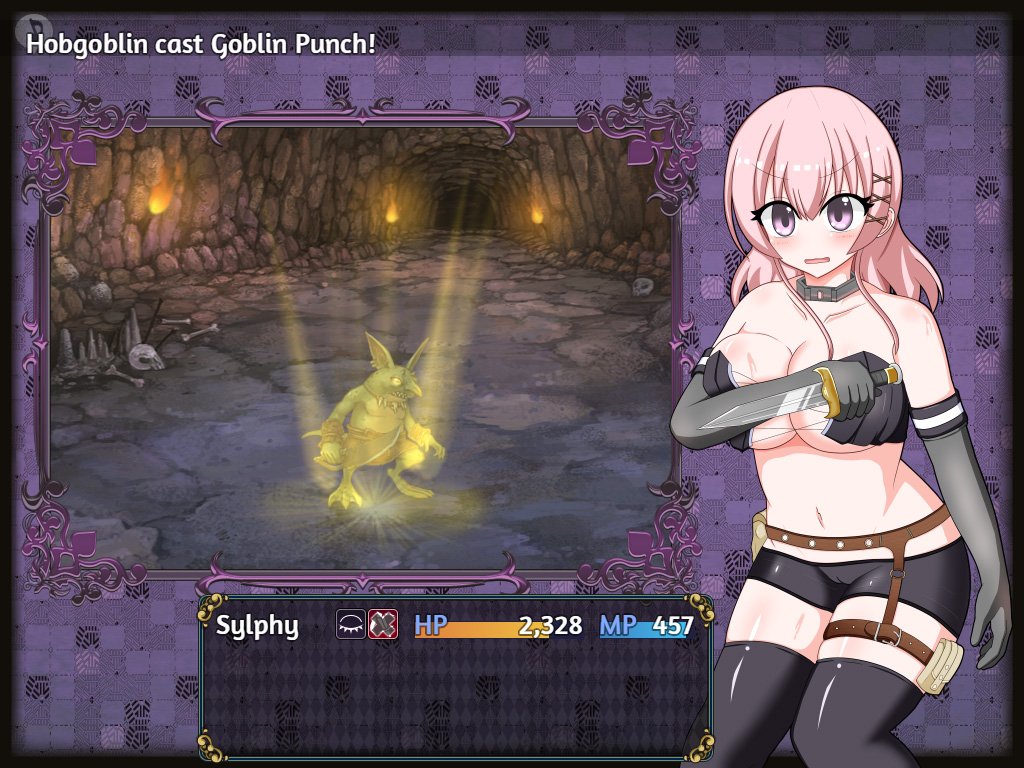Select Sylphy's name in the status panel
The height and width of the screenshot is (768, 1024).
[257, 627]
